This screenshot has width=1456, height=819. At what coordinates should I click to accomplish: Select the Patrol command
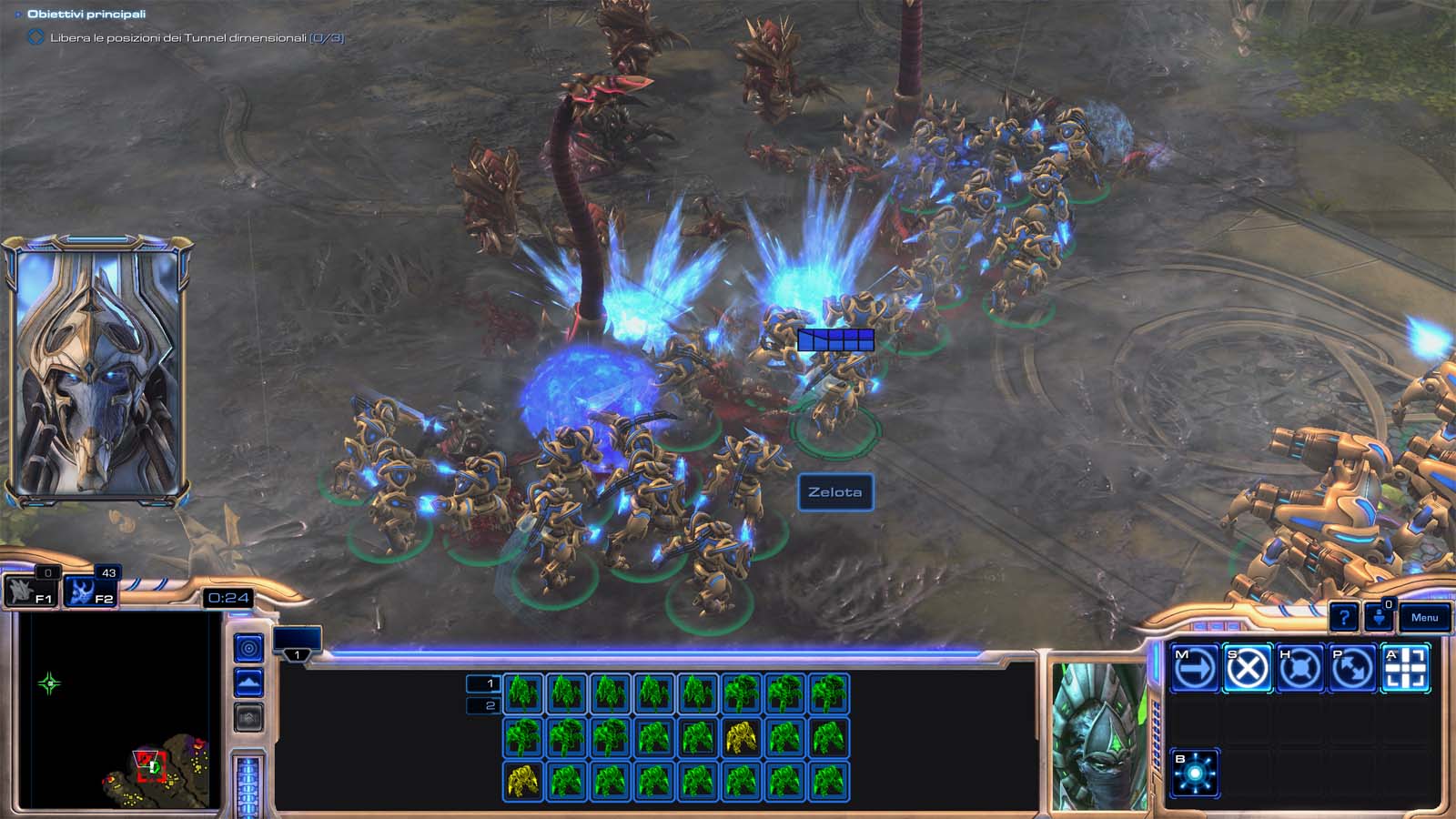[x=1352, y=670]
